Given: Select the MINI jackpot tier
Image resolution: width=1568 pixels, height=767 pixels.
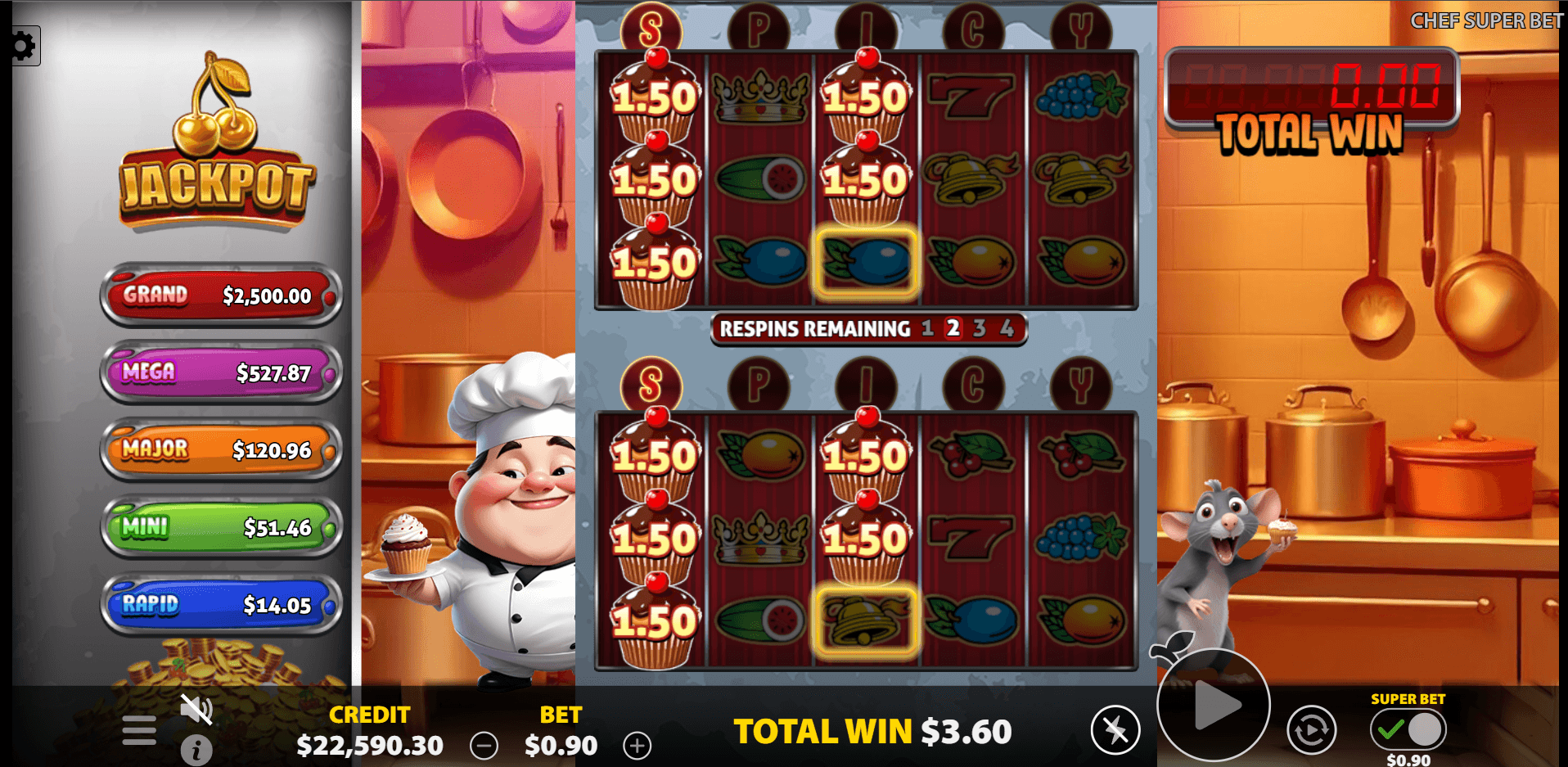Looking at the screenshot, I should click(x=220, y=528).
